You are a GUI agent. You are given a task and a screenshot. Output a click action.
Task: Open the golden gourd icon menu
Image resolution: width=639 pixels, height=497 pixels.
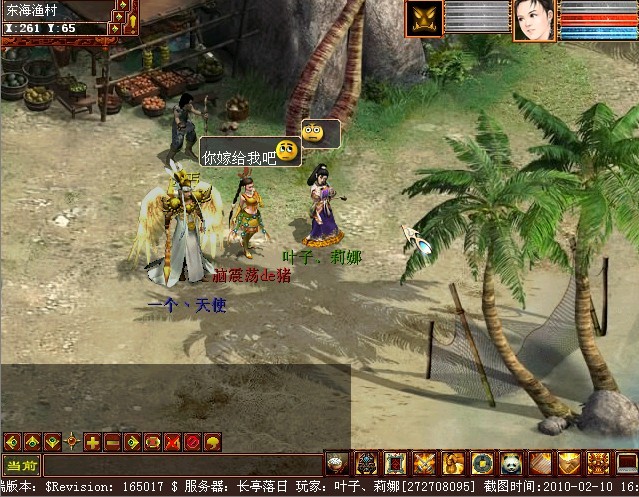(453, 463)
